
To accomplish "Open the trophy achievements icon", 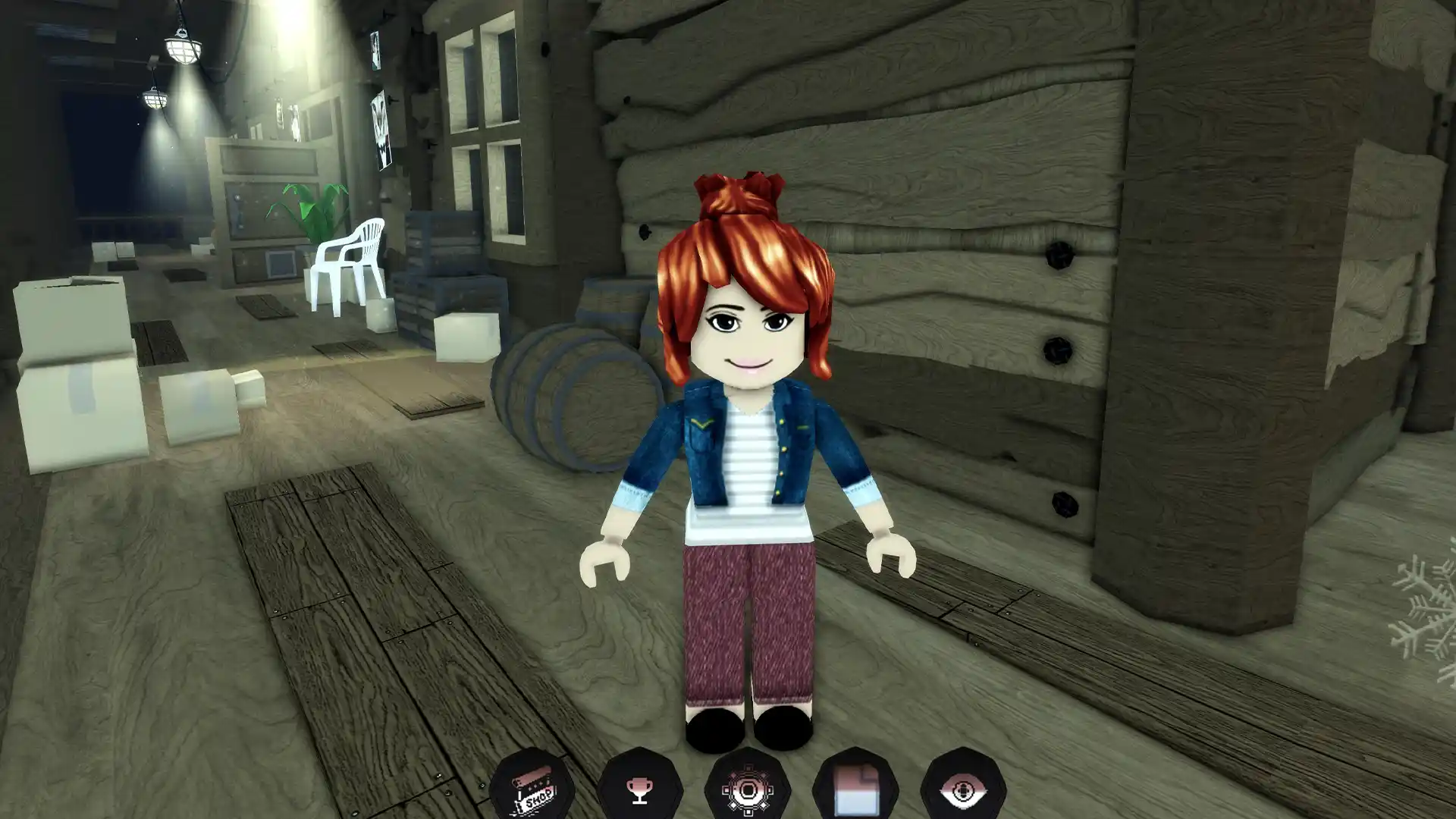I will click(x=639, y=790).
